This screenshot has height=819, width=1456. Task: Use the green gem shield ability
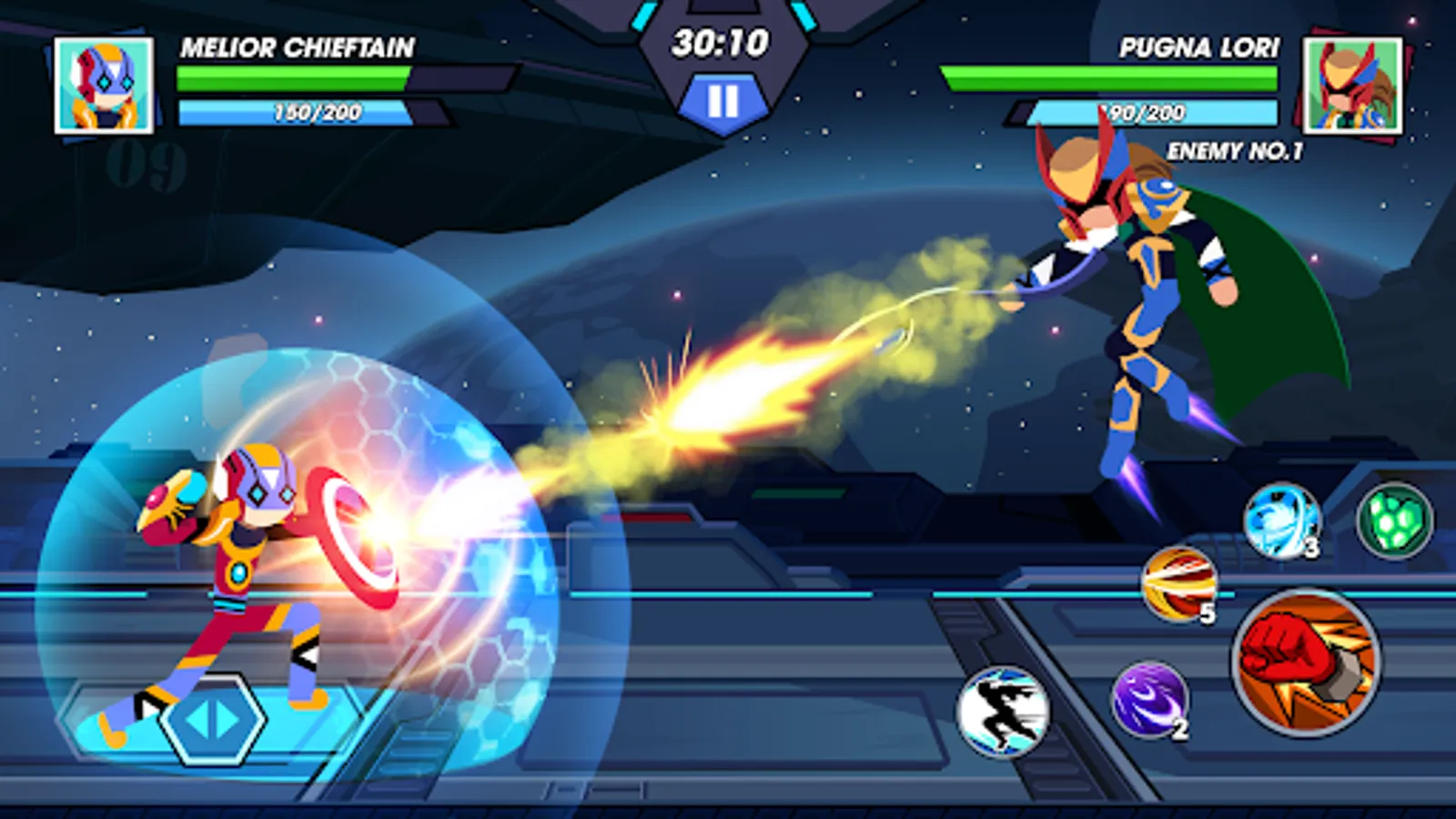pos(1393,520)
